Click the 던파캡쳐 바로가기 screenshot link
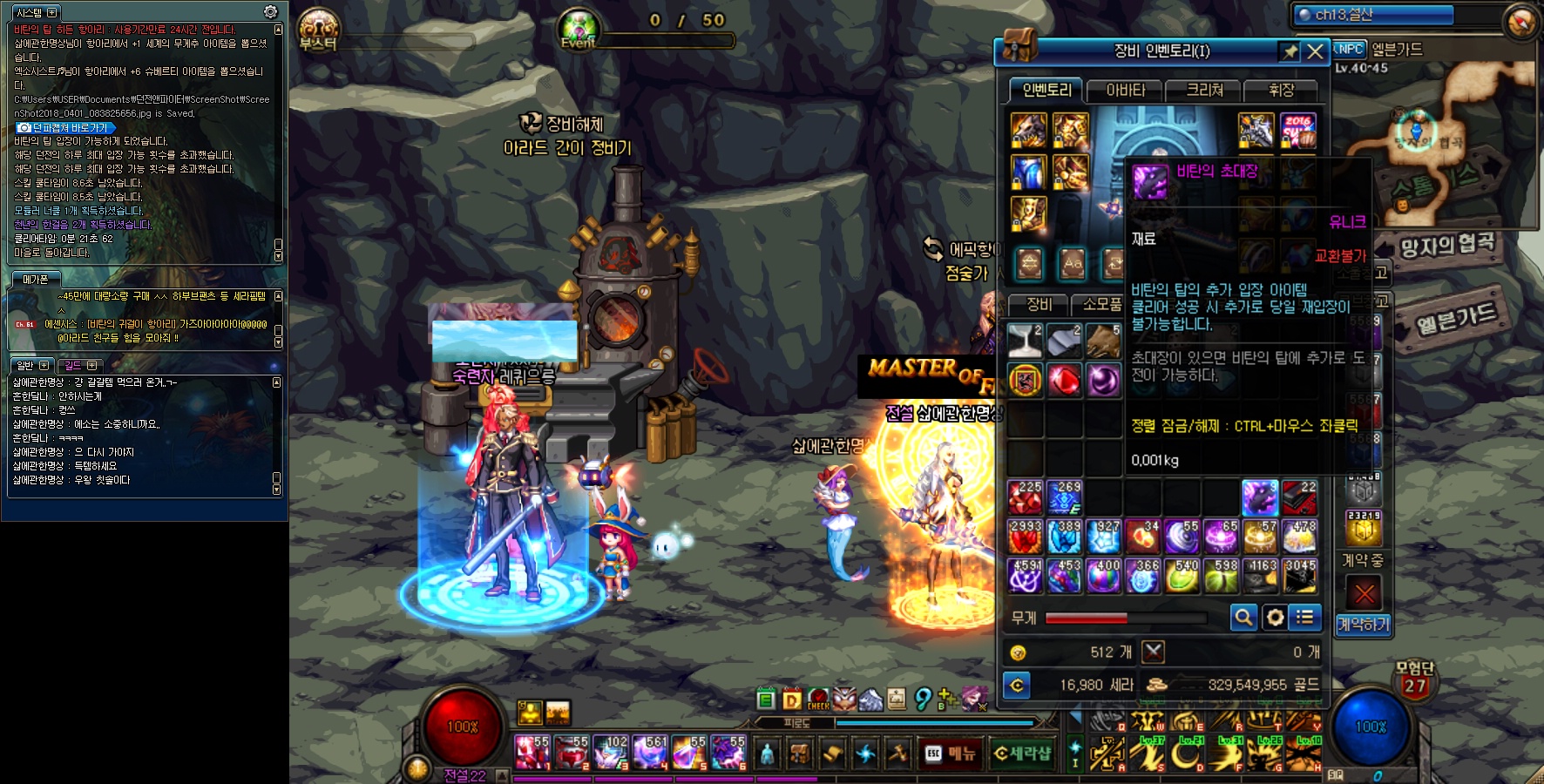Screen dimensions: 1544x784 click(x=66, y=127)
